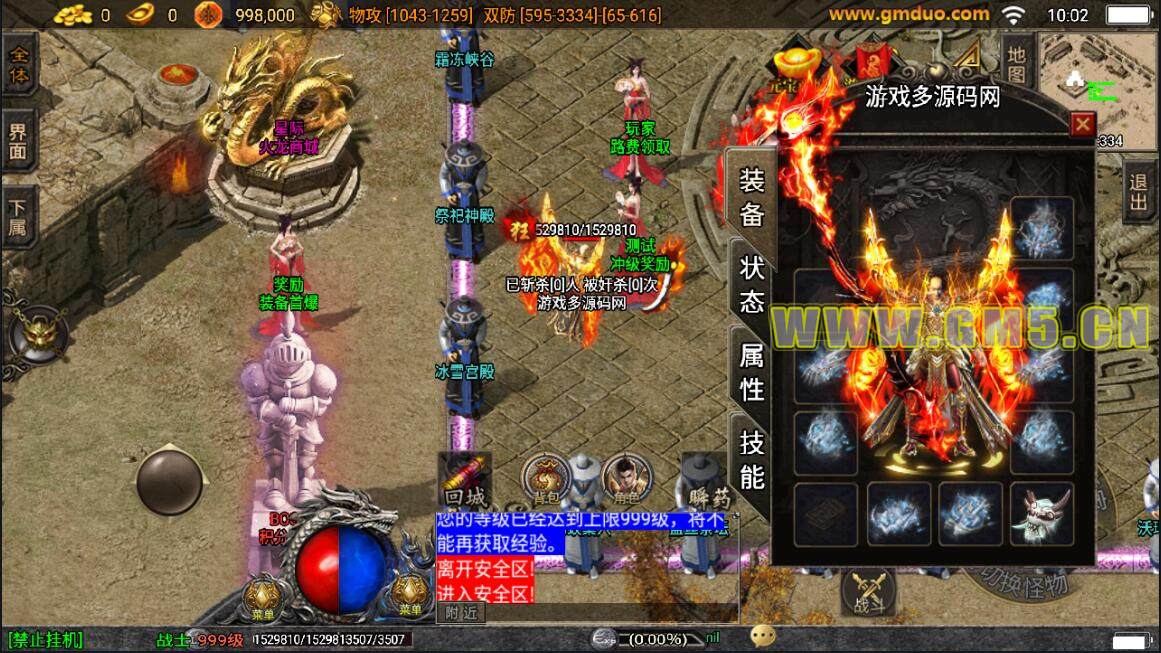This screenshot has height=653, width=1161.
Task: Select the 技能 skills tab
Action: pos(752,458)
